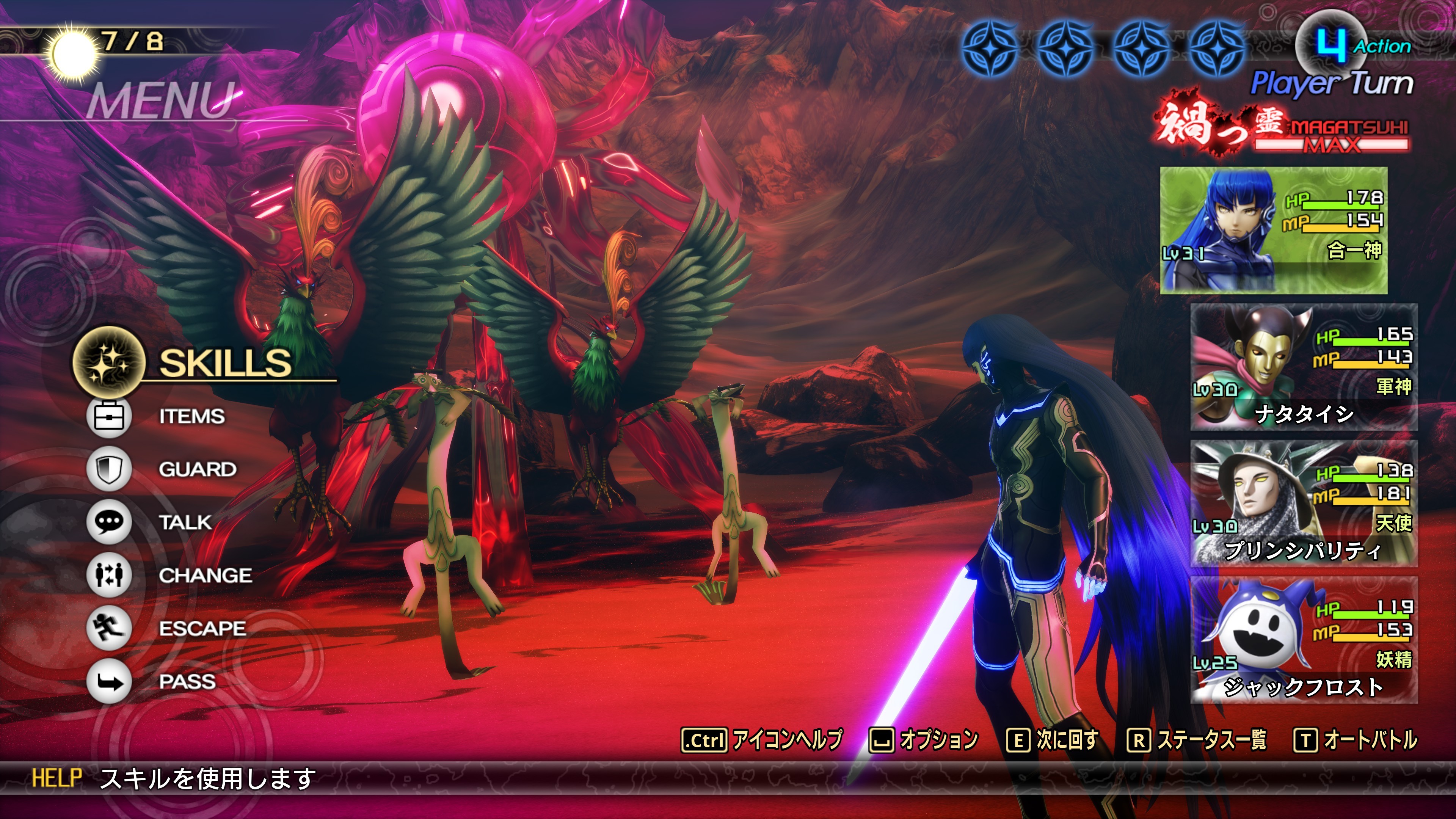1456x819 pixels.
Task: Select the protagonist's Lv31 portrait card
Action: [1274, 230]
